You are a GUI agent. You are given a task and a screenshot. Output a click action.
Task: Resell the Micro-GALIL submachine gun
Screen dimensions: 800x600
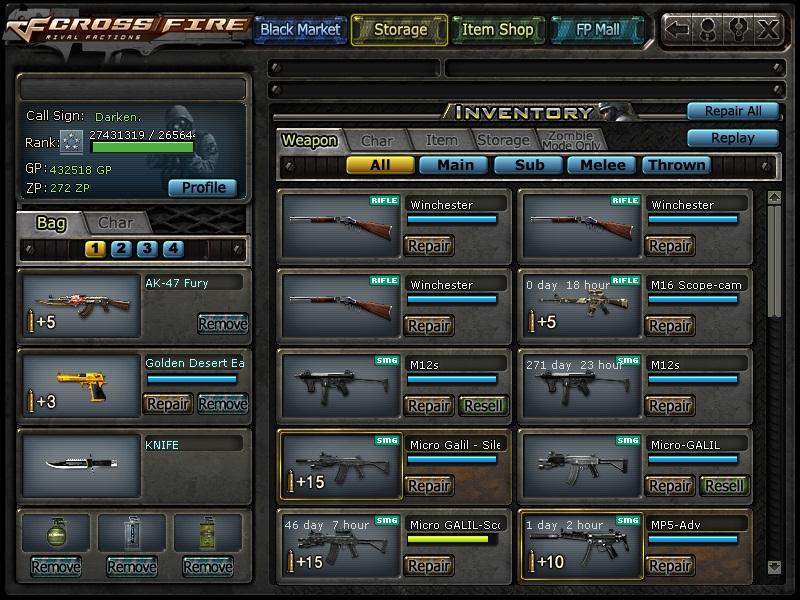723,486
